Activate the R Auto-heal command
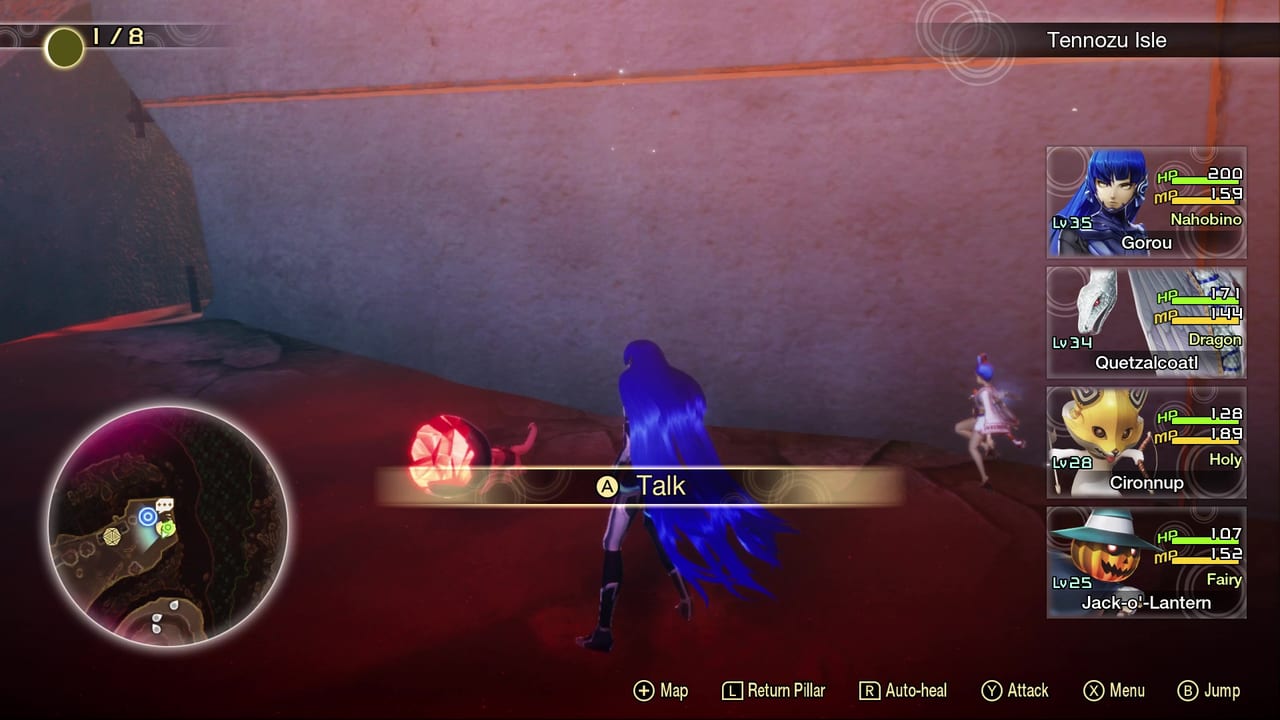 click(x=899, y=690)
